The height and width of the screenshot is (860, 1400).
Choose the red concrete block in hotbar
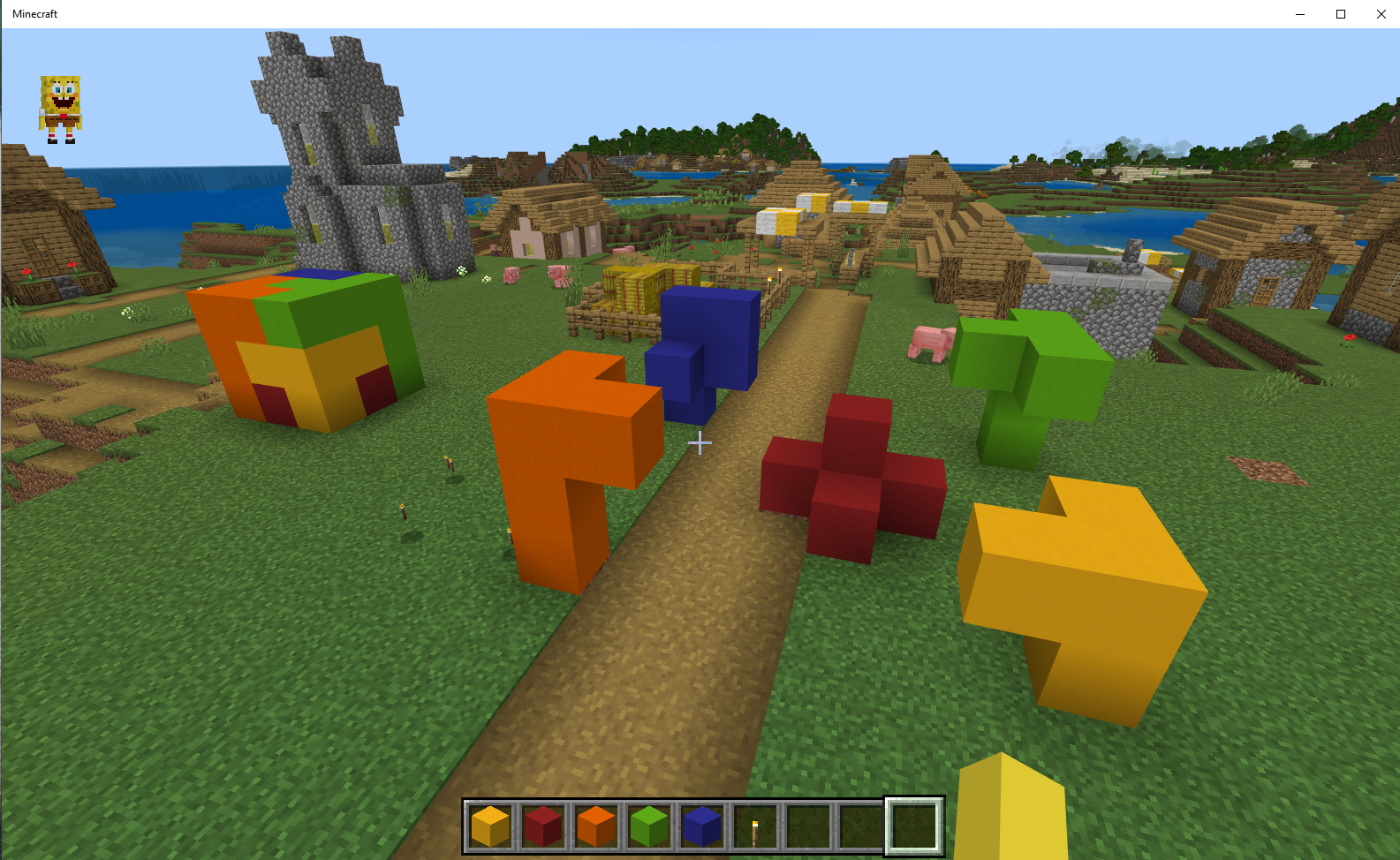tap(543, 826)
